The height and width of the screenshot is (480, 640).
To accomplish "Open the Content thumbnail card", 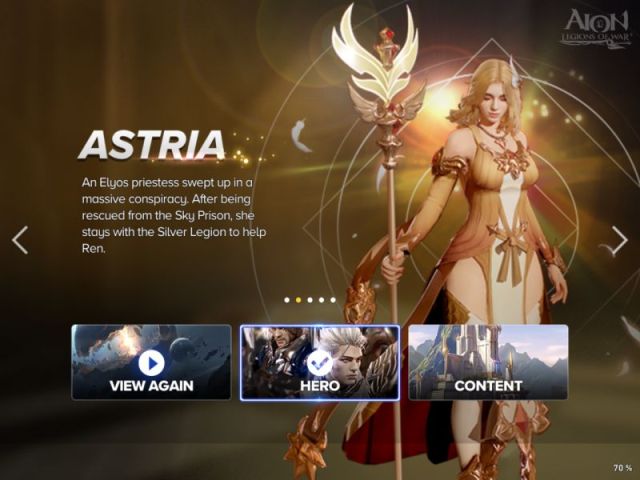I will pos(488,362).
